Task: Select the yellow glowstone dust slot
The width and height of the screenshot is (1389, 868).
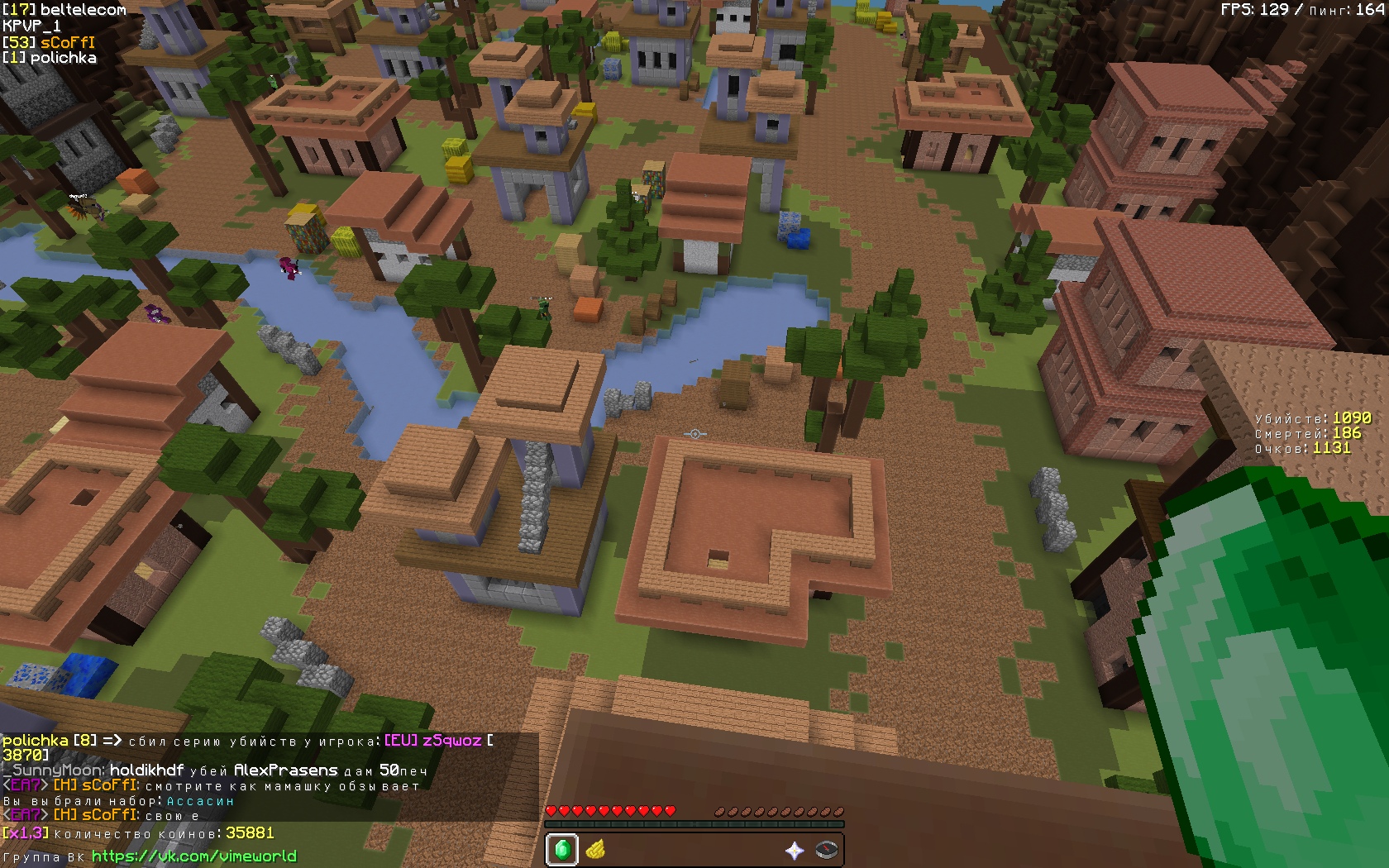Action: point(595,850)
